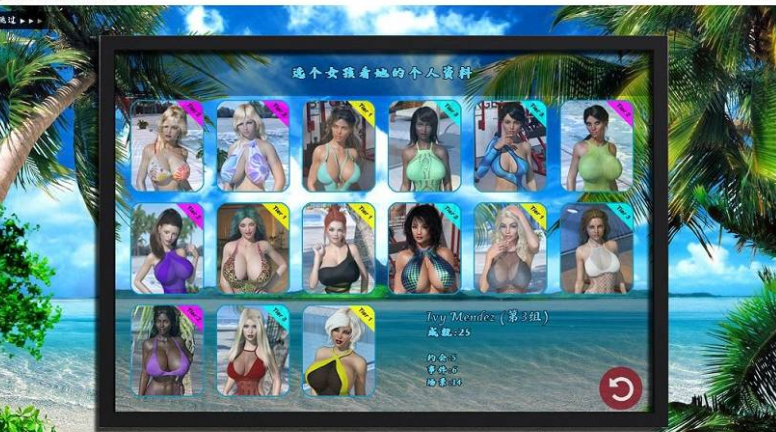Select the black-haired girl in teal checkered top
The height and width of the screenshot is (432, 776).
(x=424, y=248)
